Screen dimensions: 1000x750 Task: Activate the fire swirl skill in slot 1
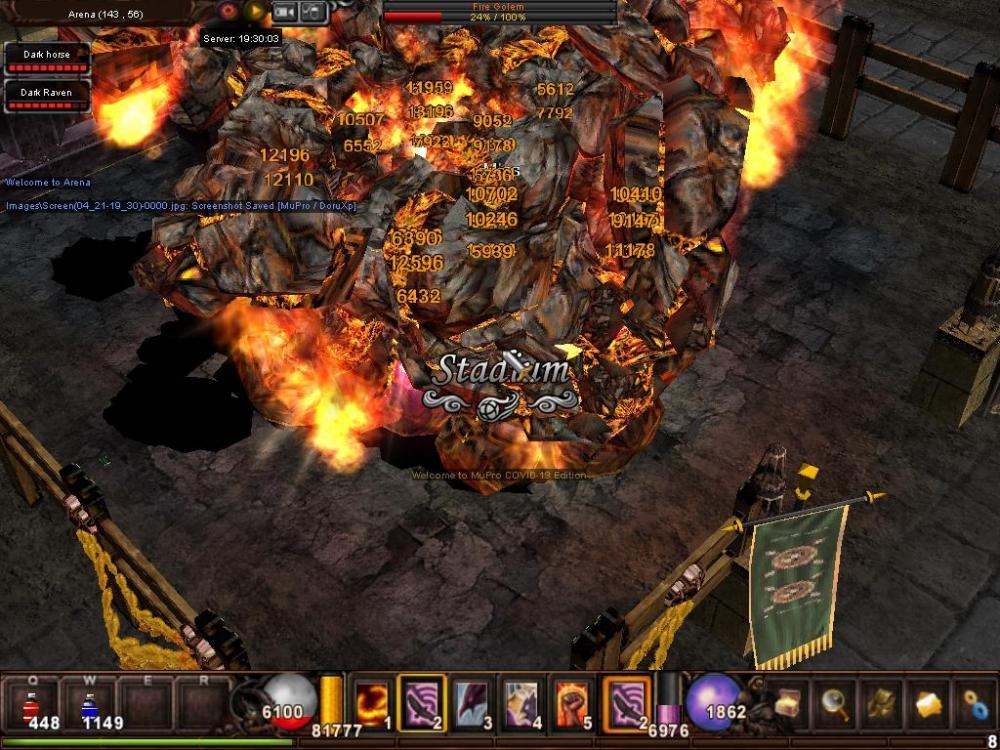click(x=372, y=703)
